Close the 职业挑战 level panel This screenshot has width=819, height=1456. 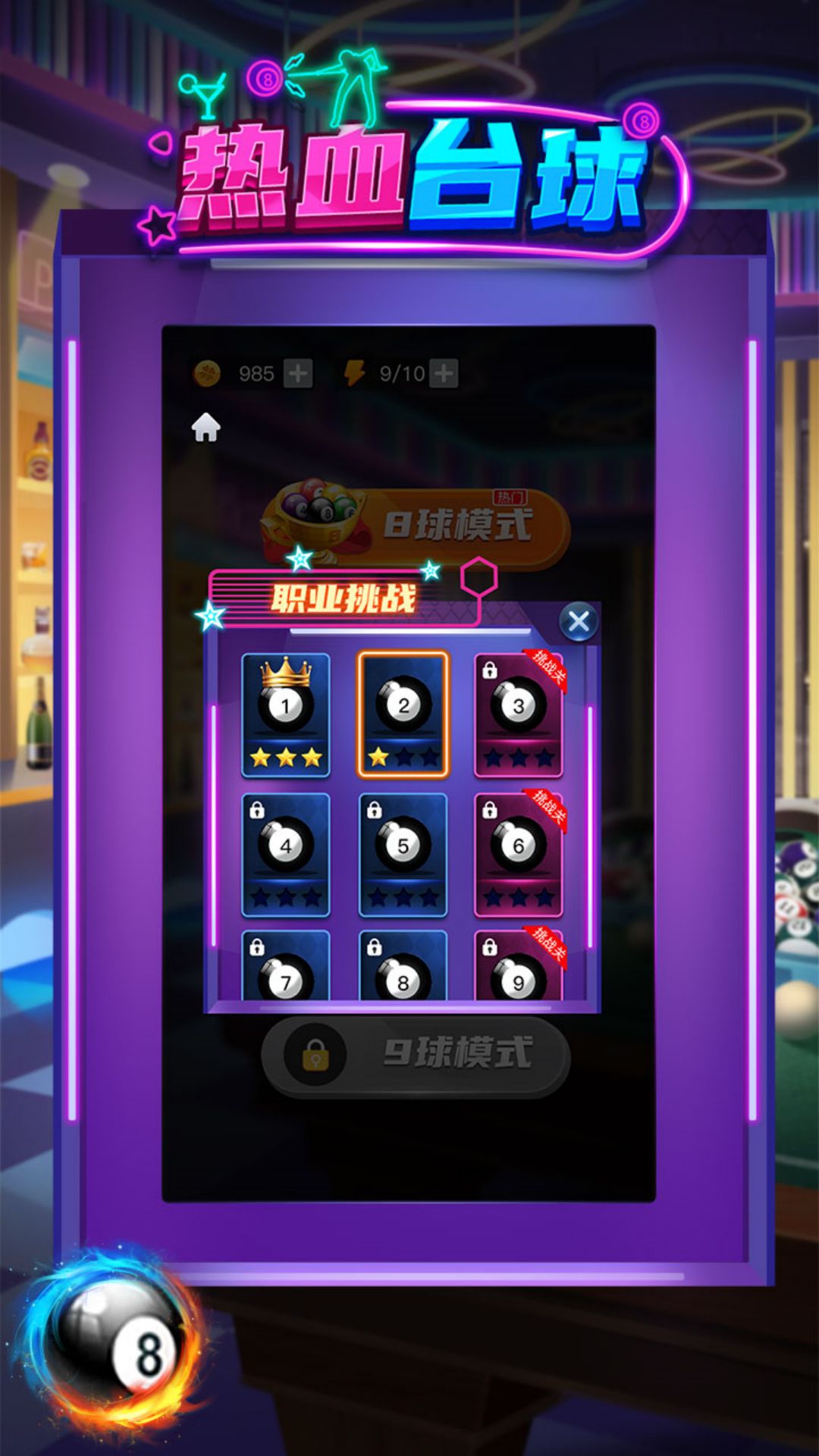point(579,623)
